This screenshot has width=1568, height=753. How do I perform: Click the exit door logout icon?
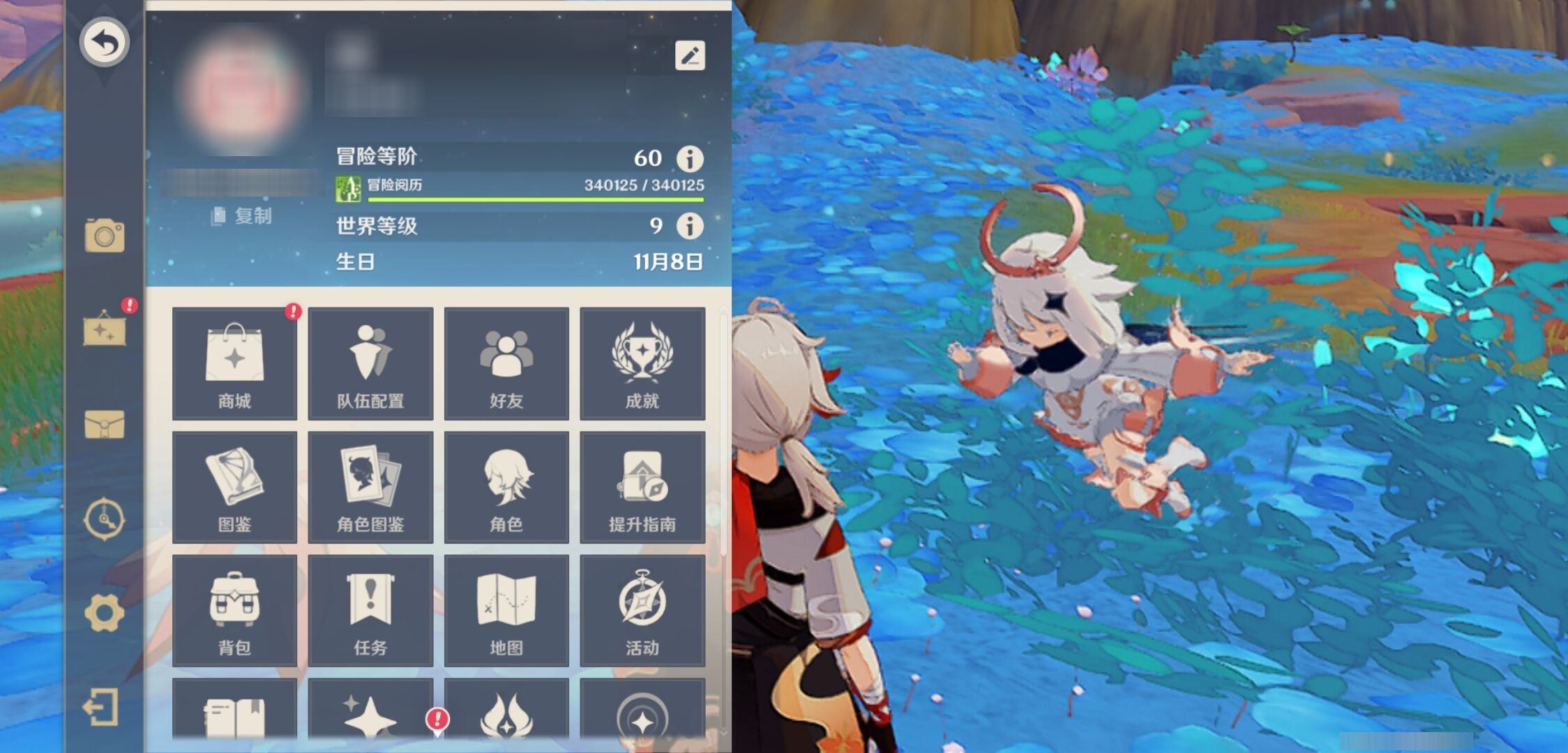click(x=101, y=708)
